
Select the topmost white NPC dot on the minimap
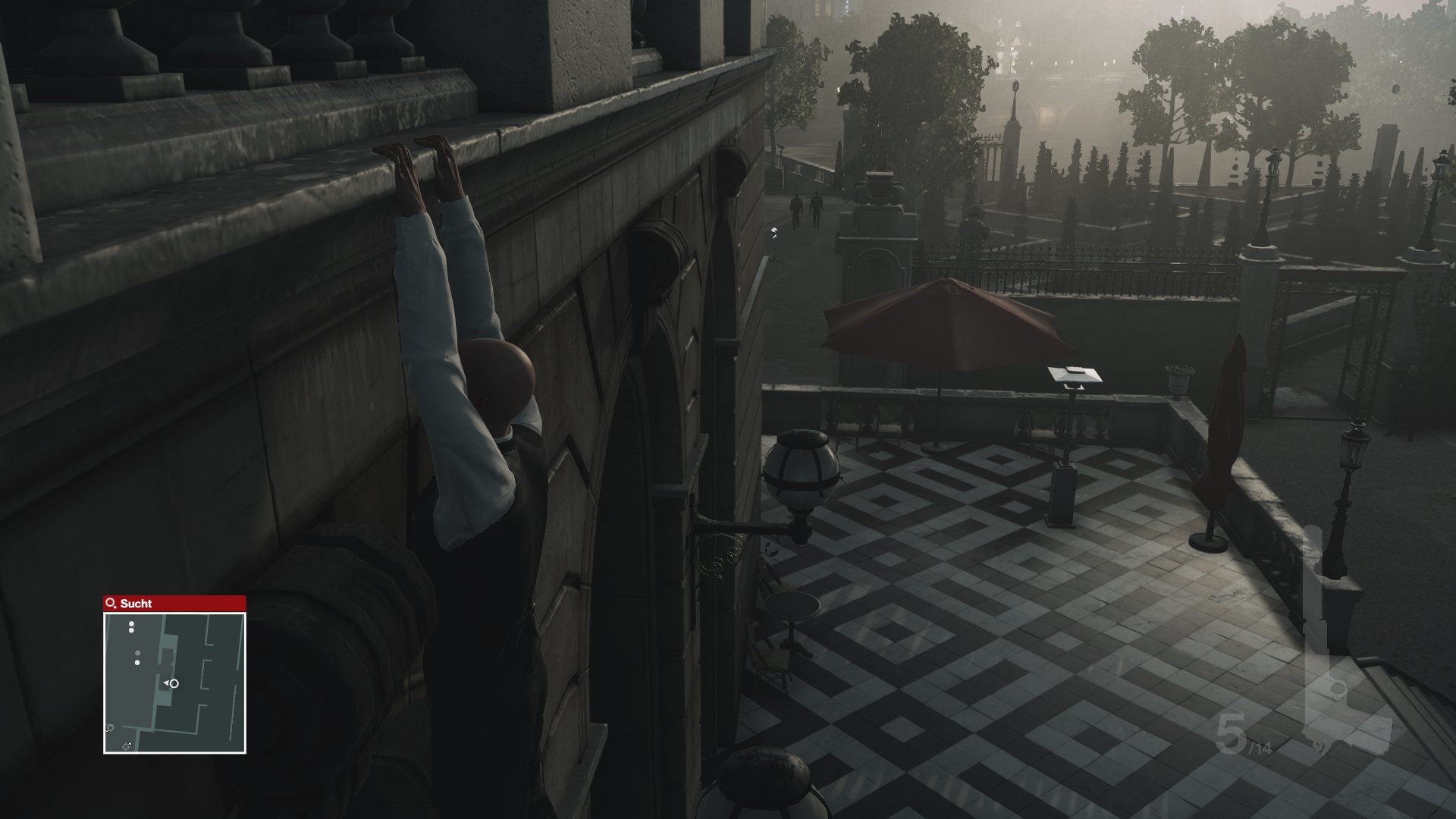(x=131, y=623)
